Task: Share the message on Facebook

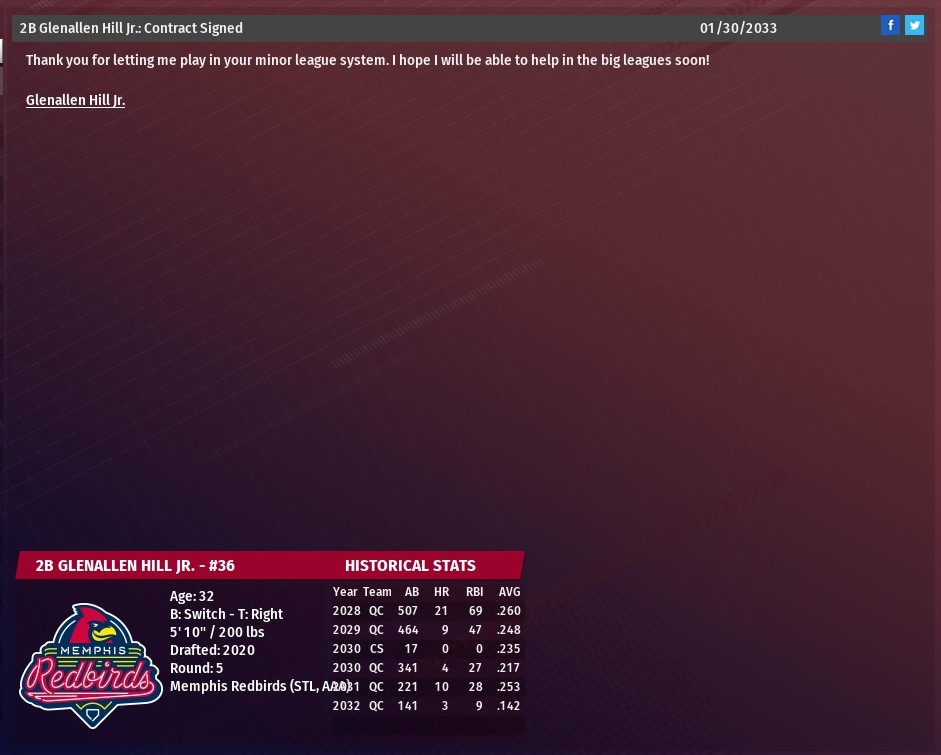Action: point(890,26)
